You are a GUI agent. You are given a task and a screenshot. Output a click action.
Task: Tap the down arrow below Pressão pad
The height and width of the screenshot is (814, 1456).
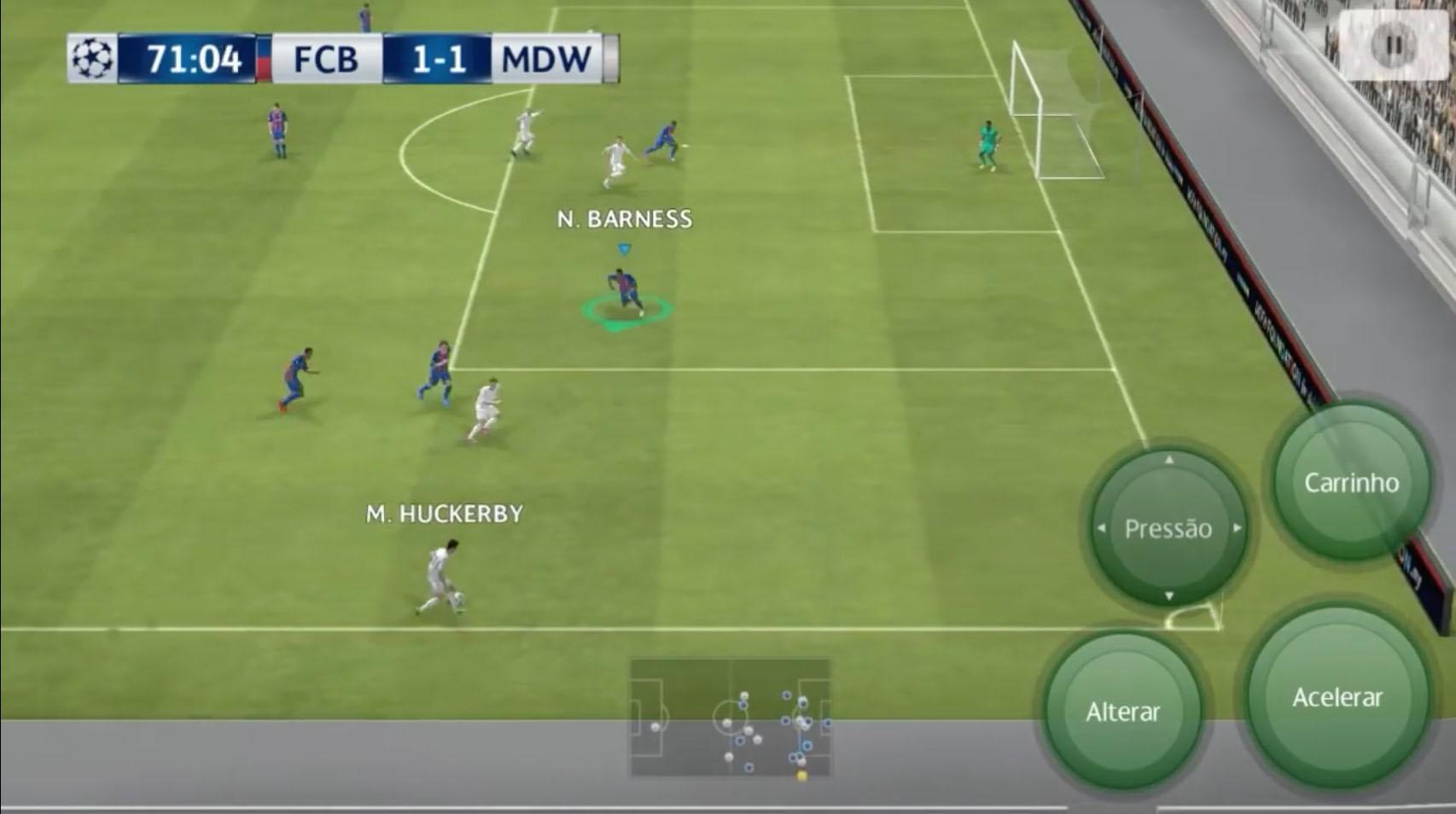[1168, 596]
